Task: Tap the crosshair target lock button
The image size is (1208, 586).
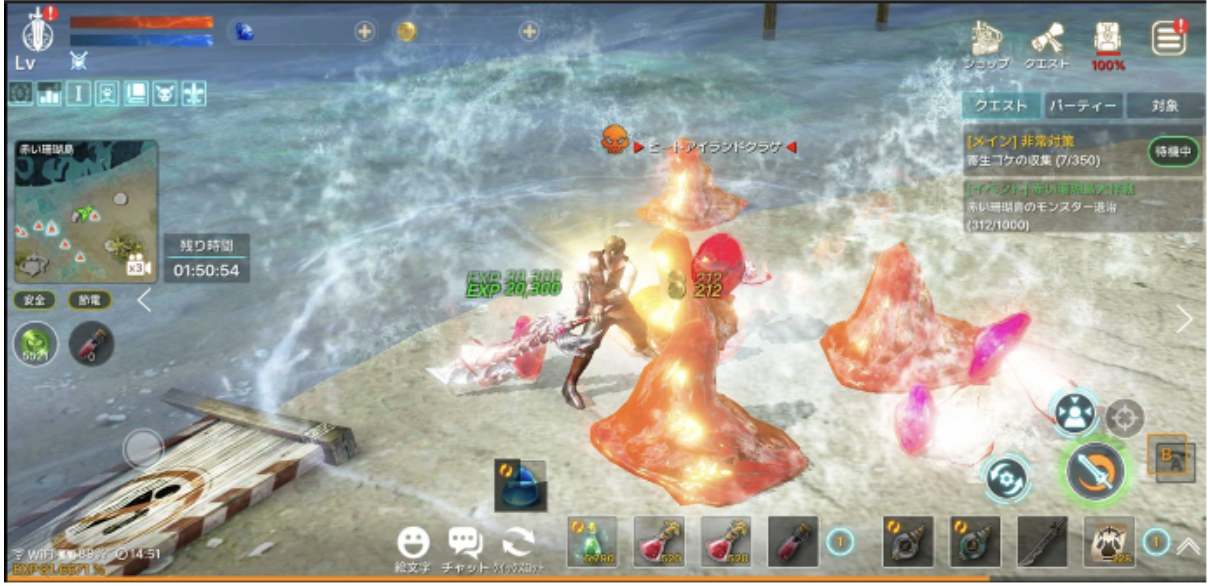Action: coord(1125,417)
